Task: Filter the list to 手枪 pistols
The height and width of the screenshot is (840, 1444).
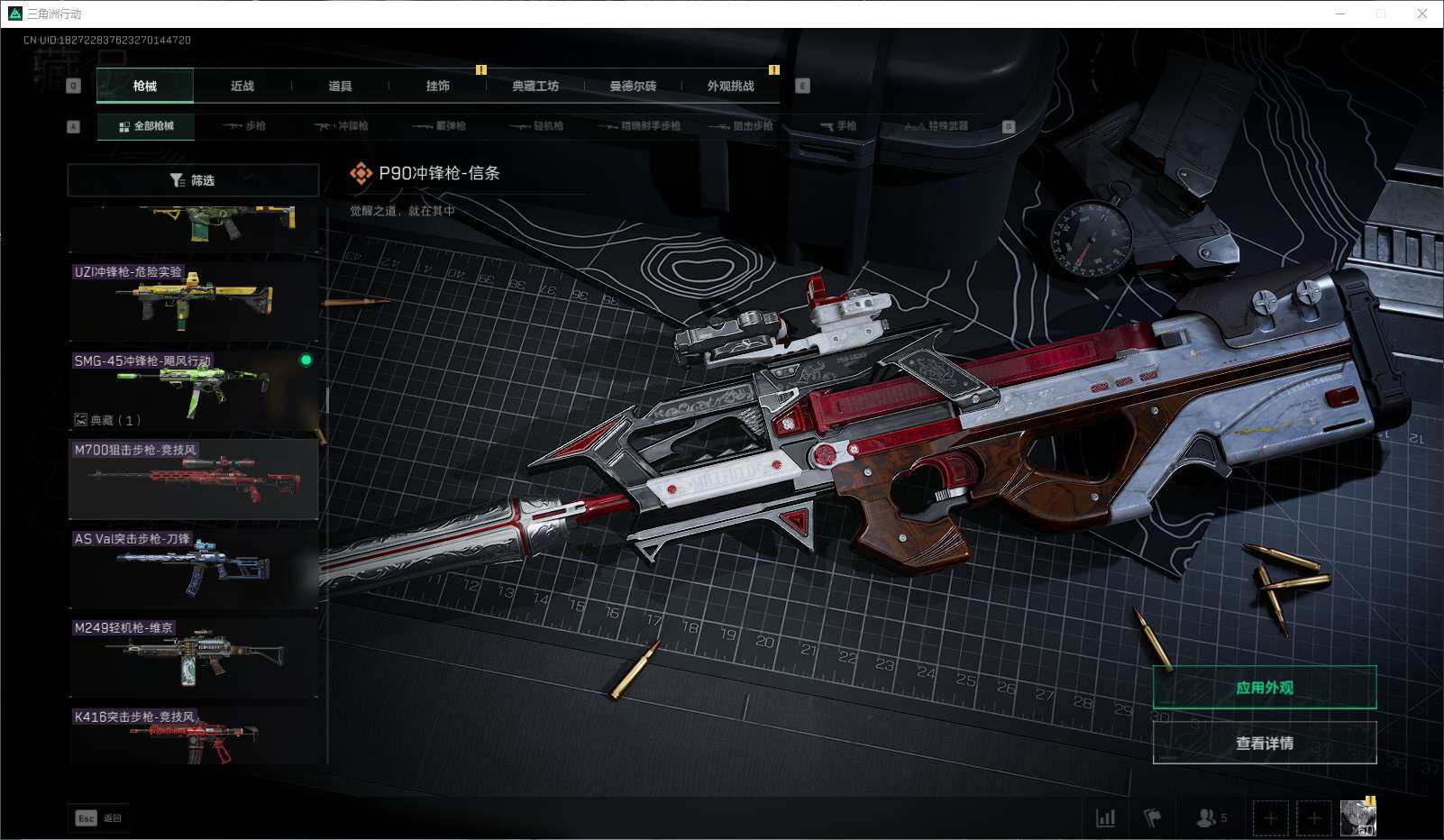Action: (x=839, y=126)
